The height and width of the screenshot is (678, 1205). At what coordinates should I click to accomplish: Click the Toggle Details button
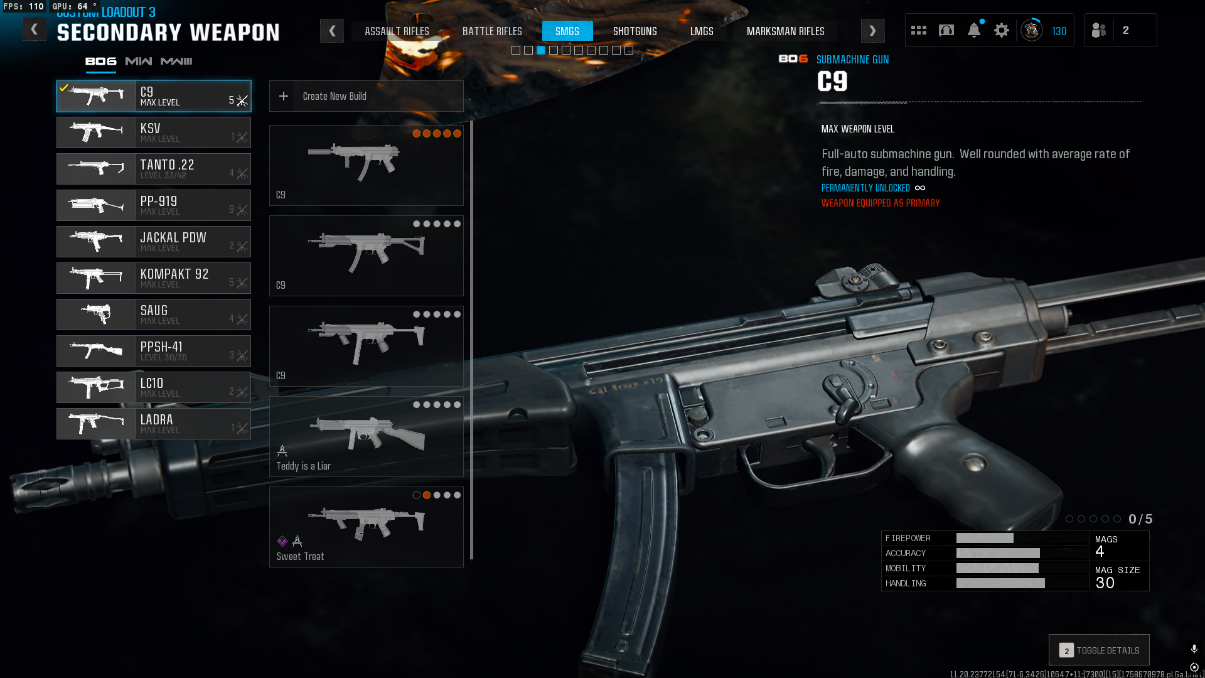click(x=1099, y=650)
